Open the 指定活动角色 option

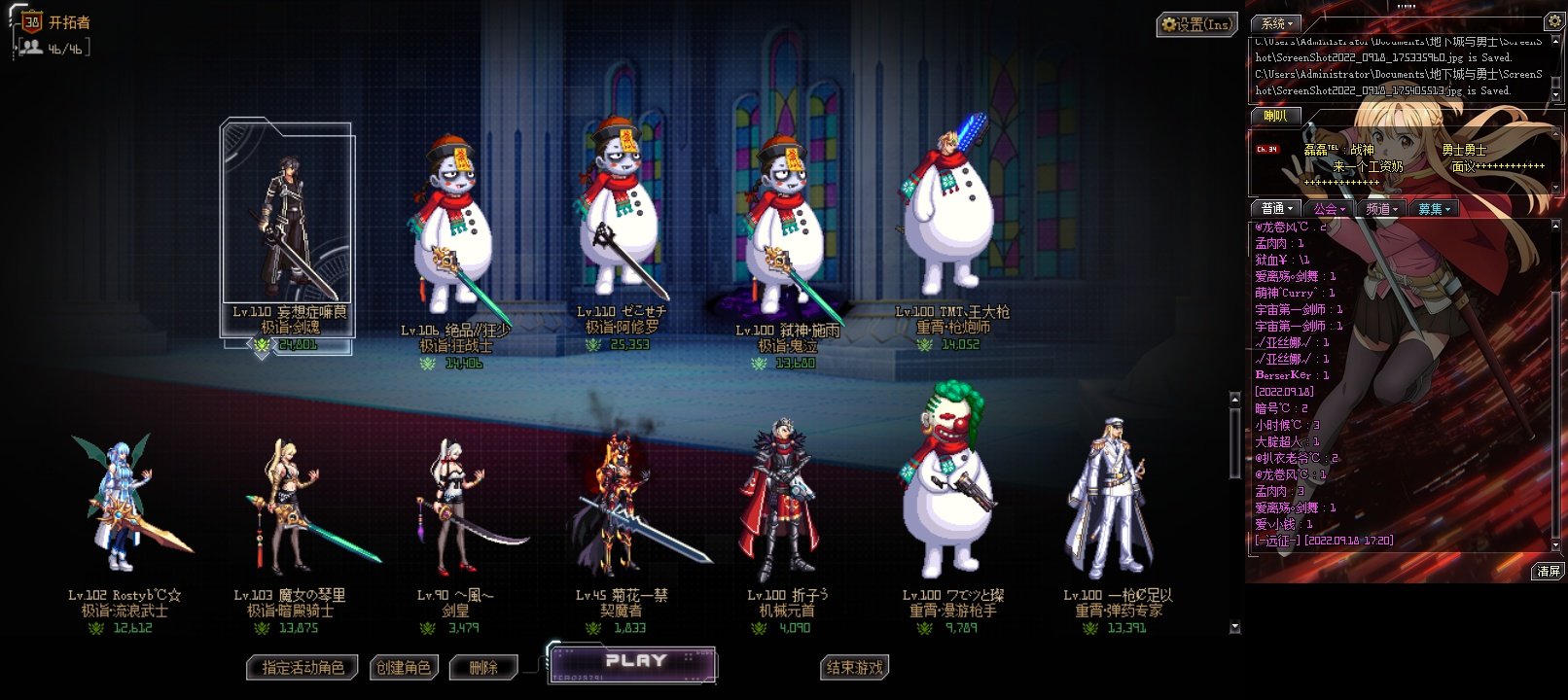[x=303, y=668]
